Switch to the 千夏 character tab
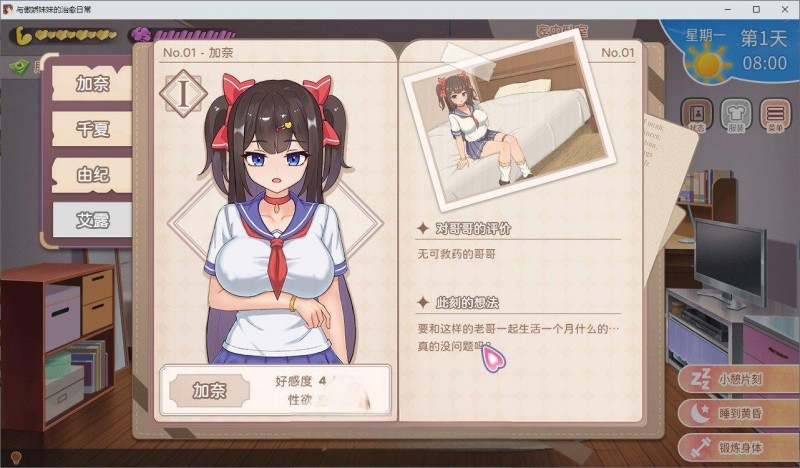 point(92,129)
